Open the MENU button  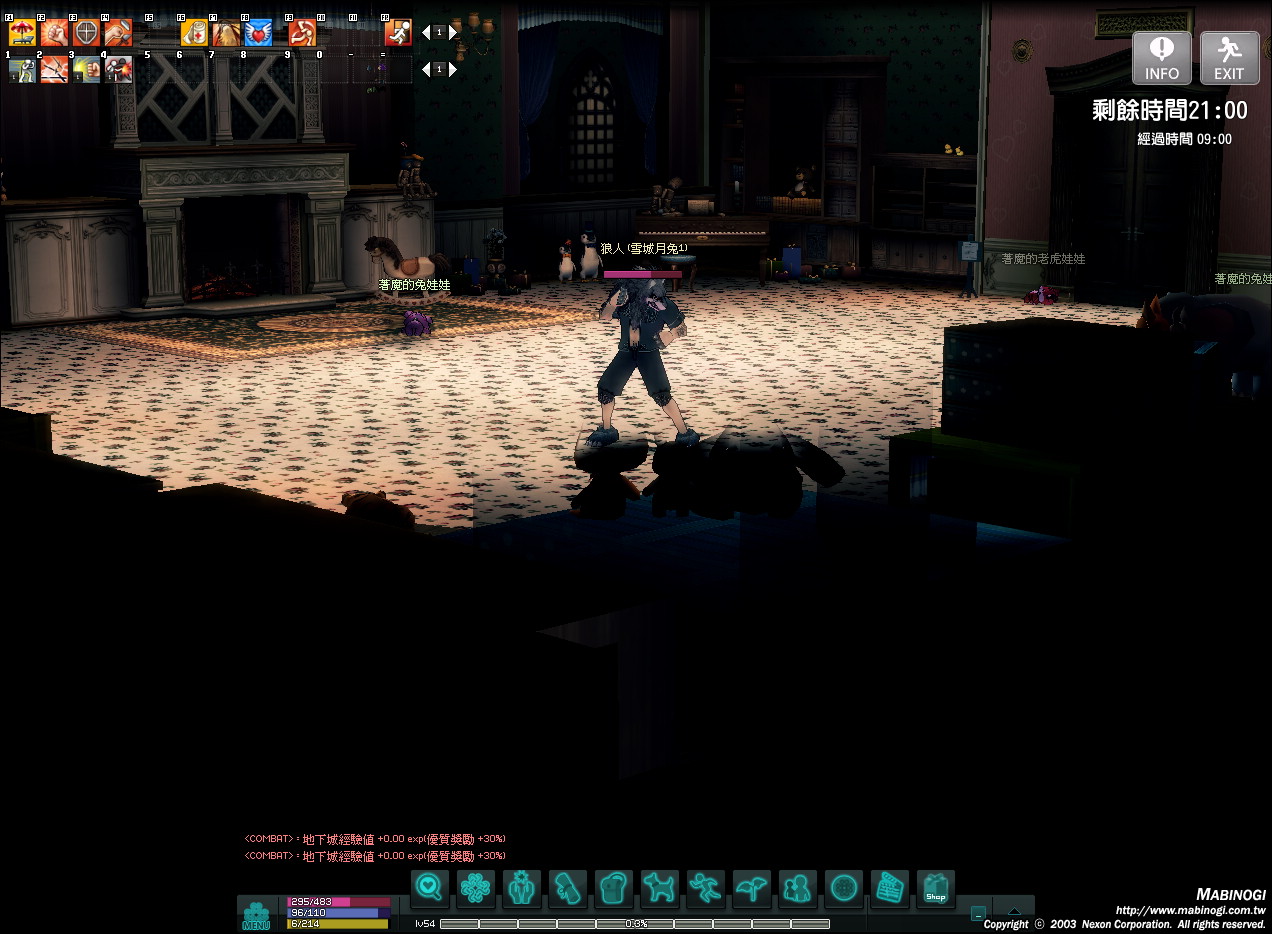pyautogui.click(x=256, y=916)
